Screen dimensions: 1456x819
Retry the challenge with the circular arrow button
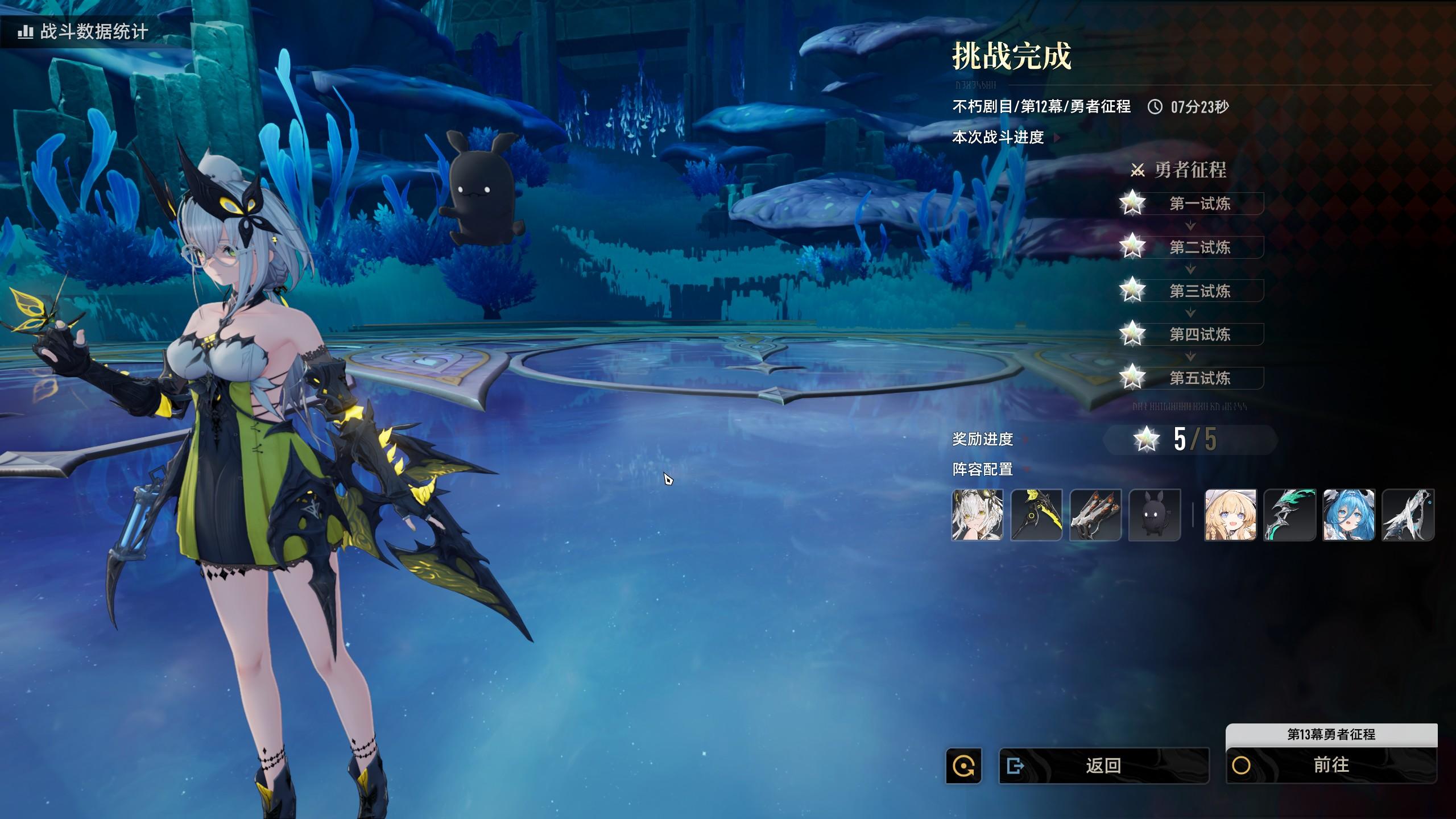pyautogui.click(x=963, y=766)
